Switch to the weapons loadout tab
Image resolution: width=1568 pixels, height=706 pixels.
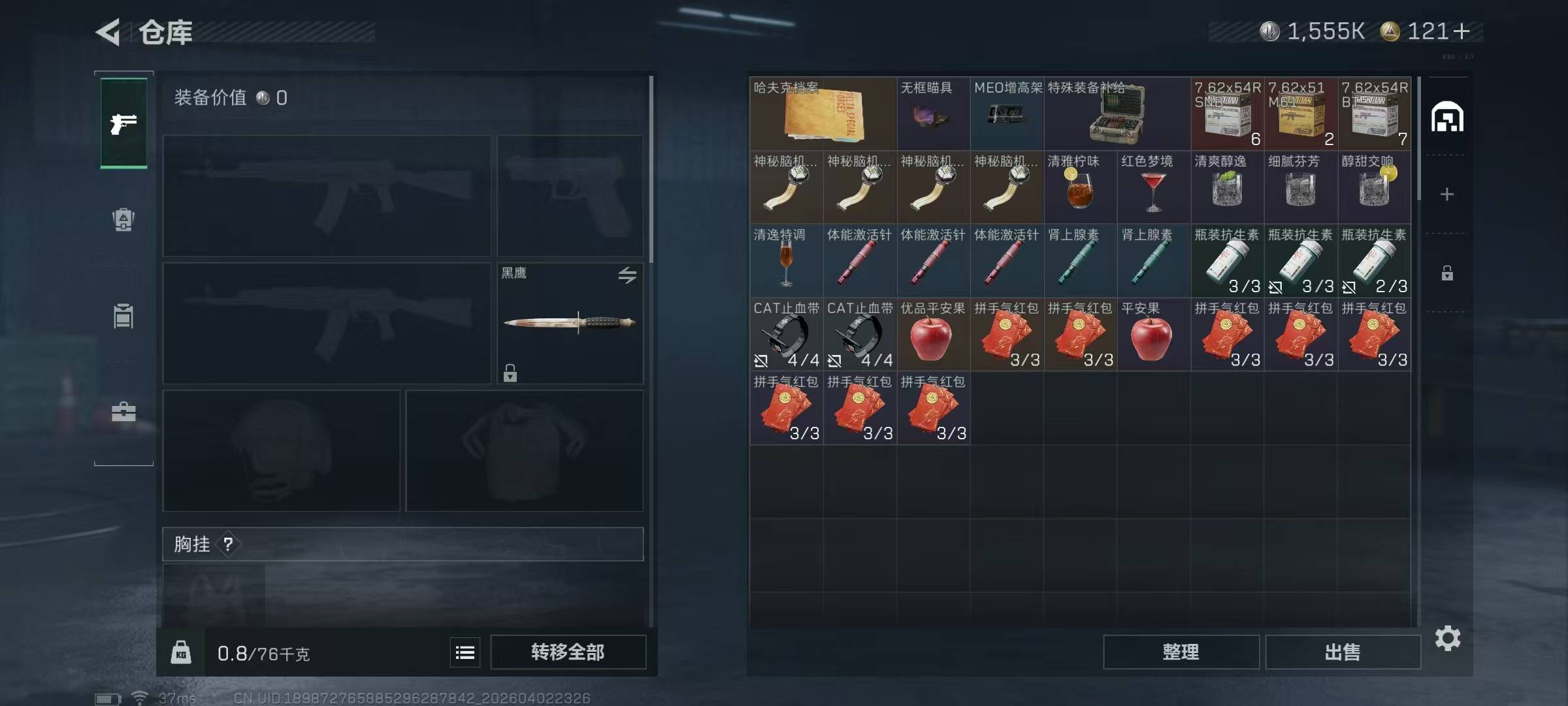coord(123,124)
